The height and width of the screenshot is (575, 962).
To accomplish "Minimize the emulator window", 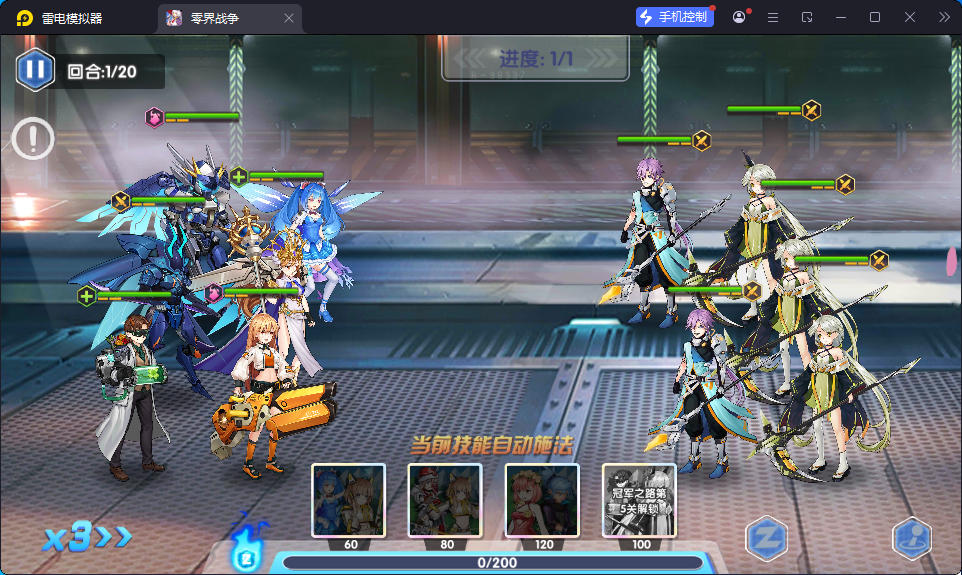I will point(840,17).
